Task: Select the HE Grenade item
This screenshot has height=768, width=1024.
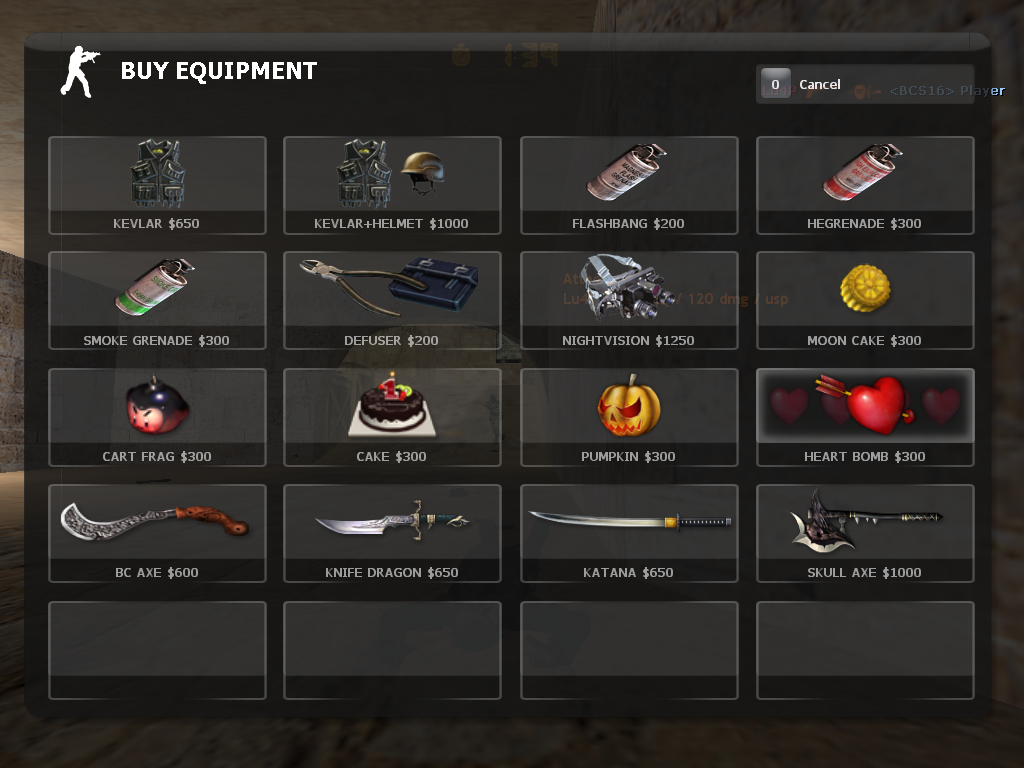Action: (865, 185)
